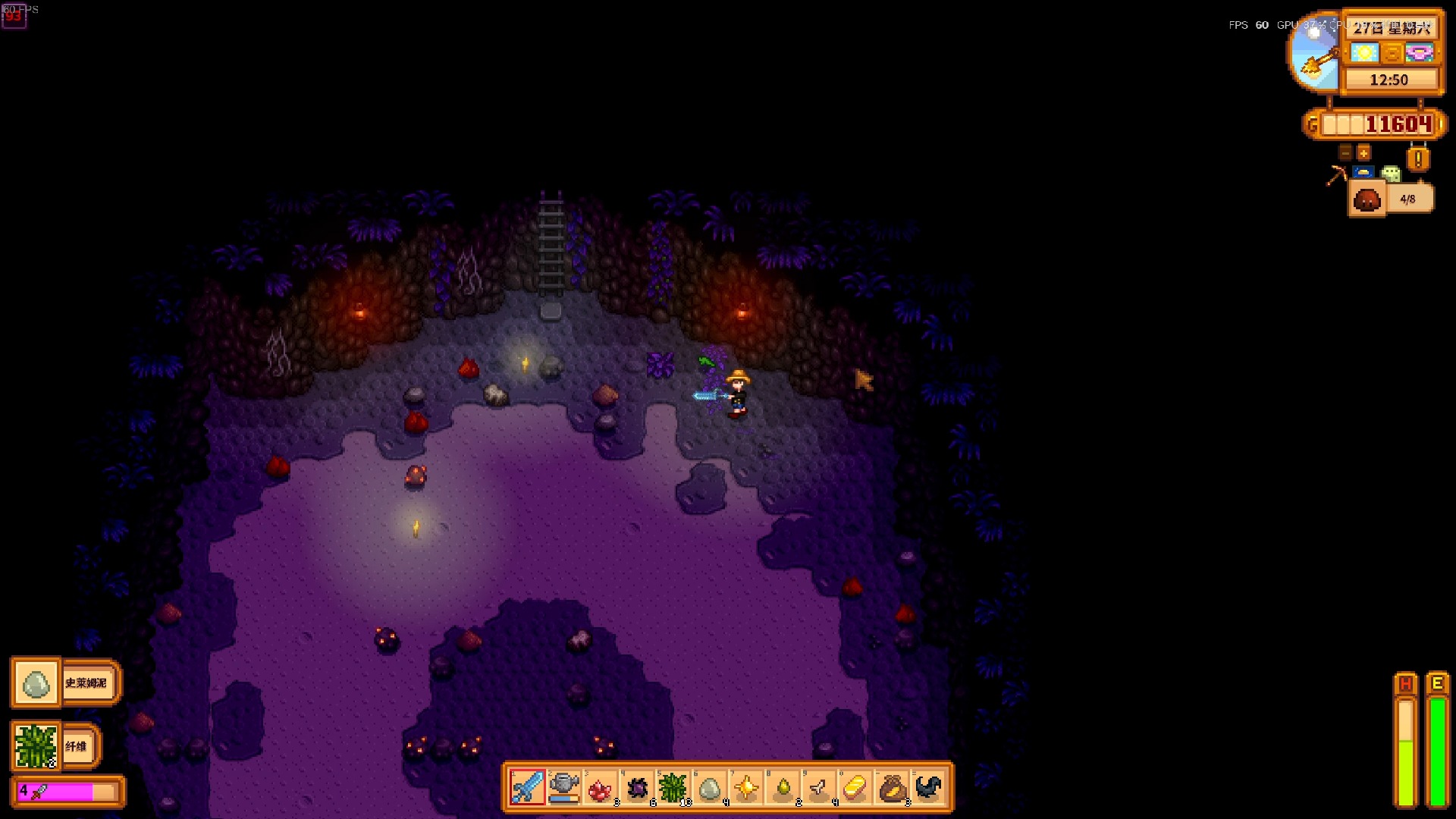Select the white bone fragment slot

tap(819, 788)
